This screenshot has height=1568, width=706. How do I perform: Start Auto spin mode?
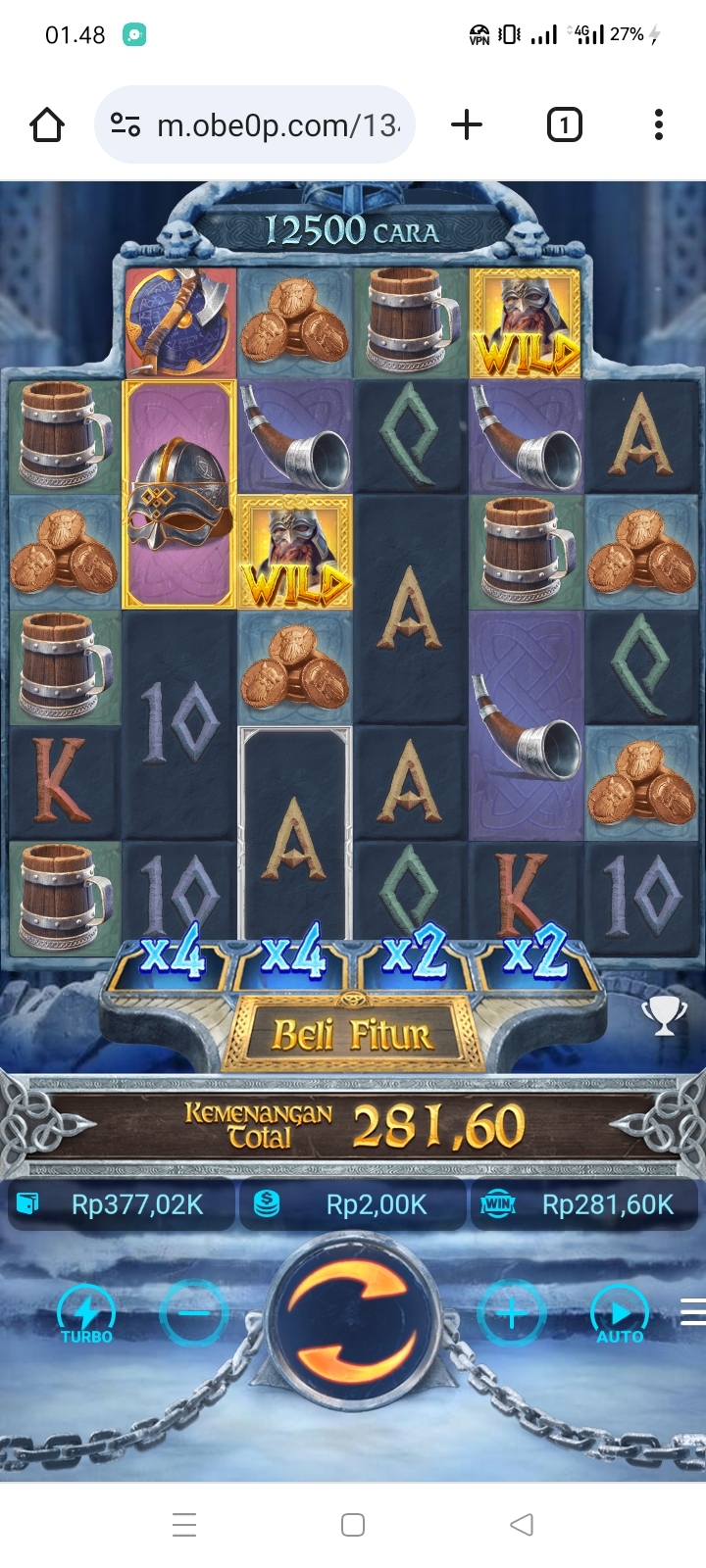(x=620, y=1313)
